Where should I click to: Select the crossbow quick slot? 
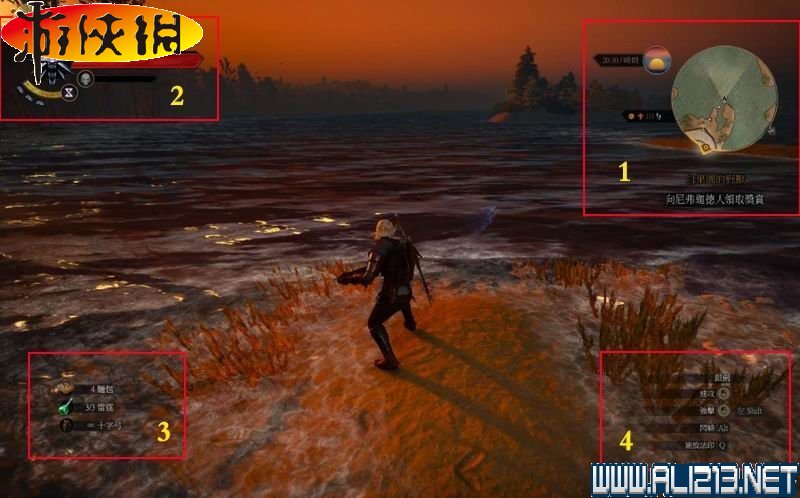[x=66, y=424]
